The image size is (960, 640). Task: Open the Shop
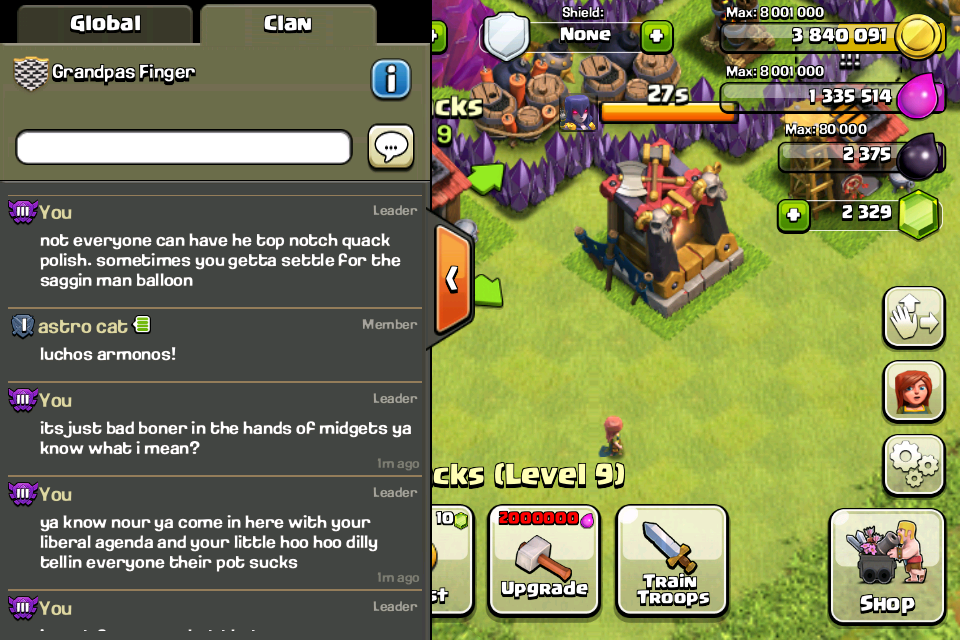(x=886, y=566)
